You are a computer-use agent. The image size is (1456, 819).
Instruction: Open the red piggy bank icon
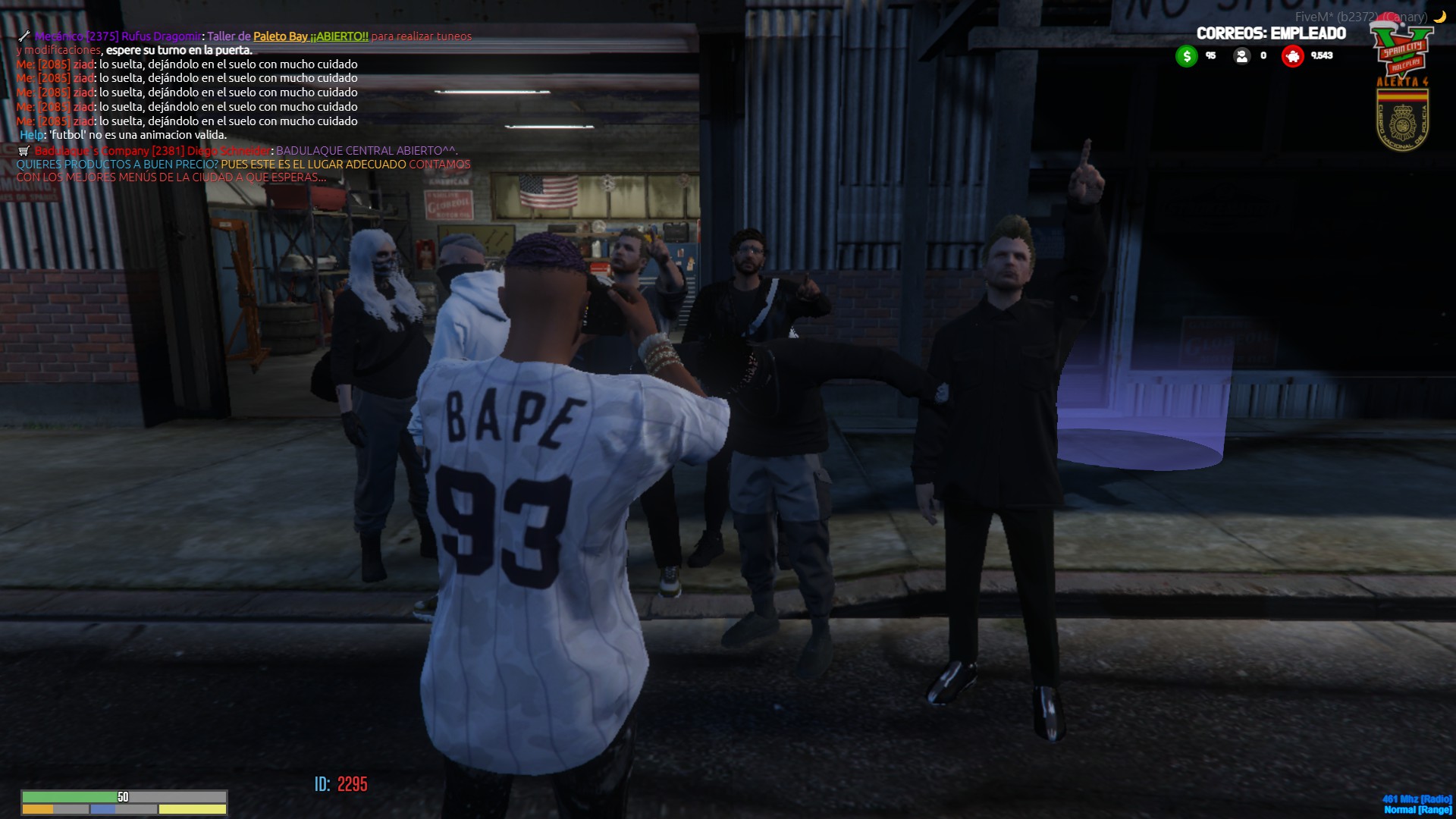click(1292, 56)
